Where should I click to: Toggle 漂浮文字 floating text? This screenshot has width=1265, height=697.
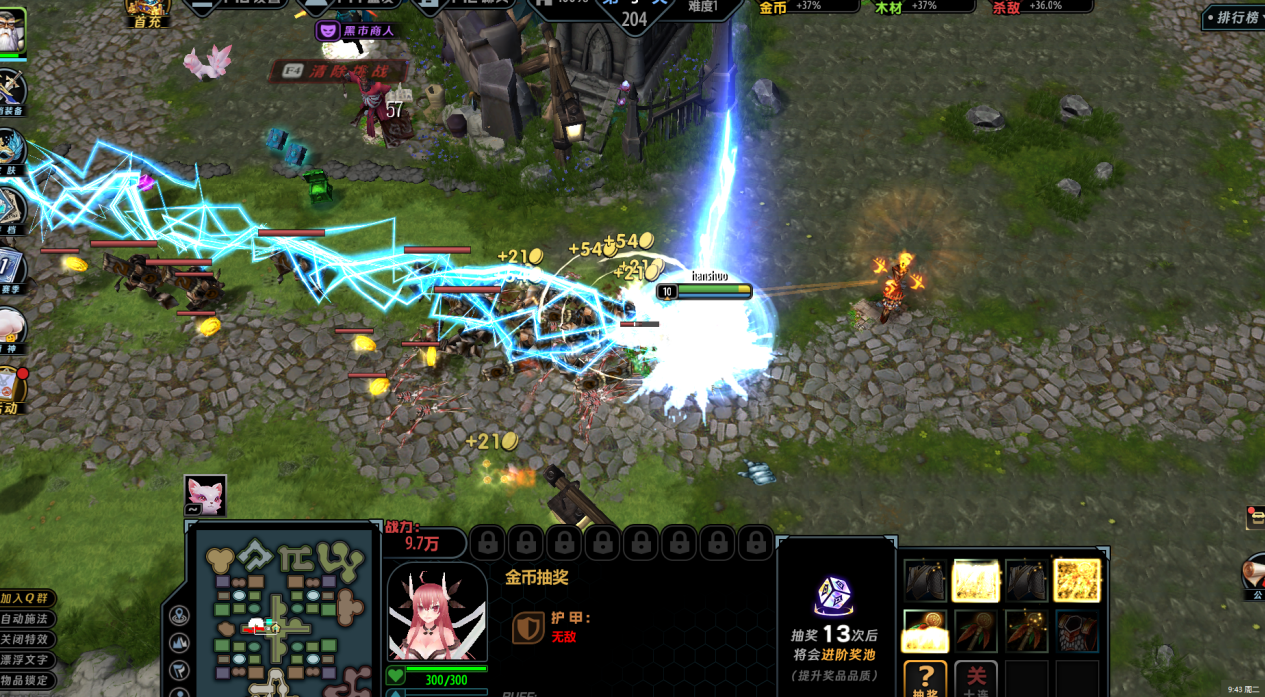click(26, 660)
